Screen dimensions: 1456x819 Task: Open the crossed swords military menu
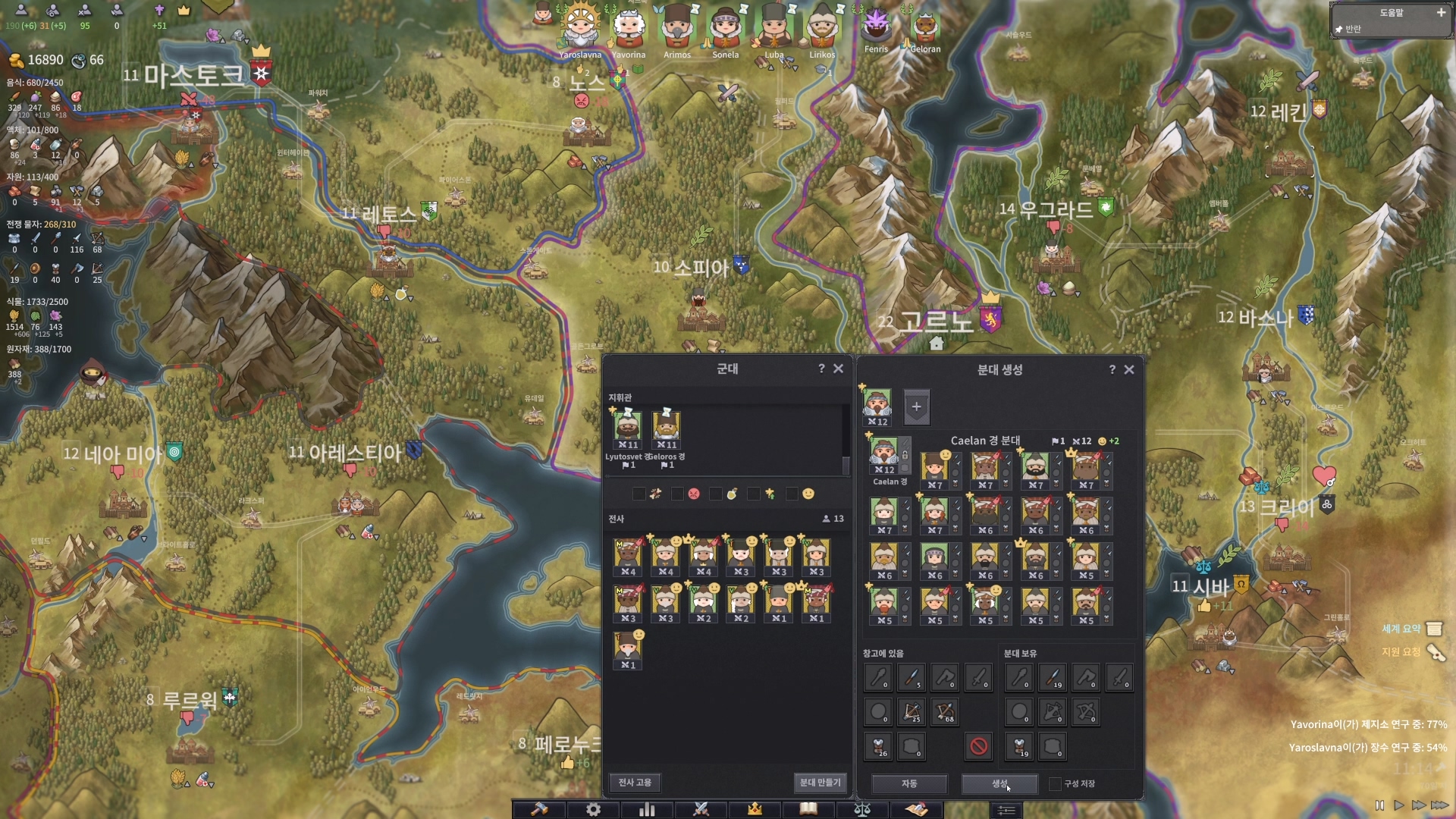tap(701, 809)
